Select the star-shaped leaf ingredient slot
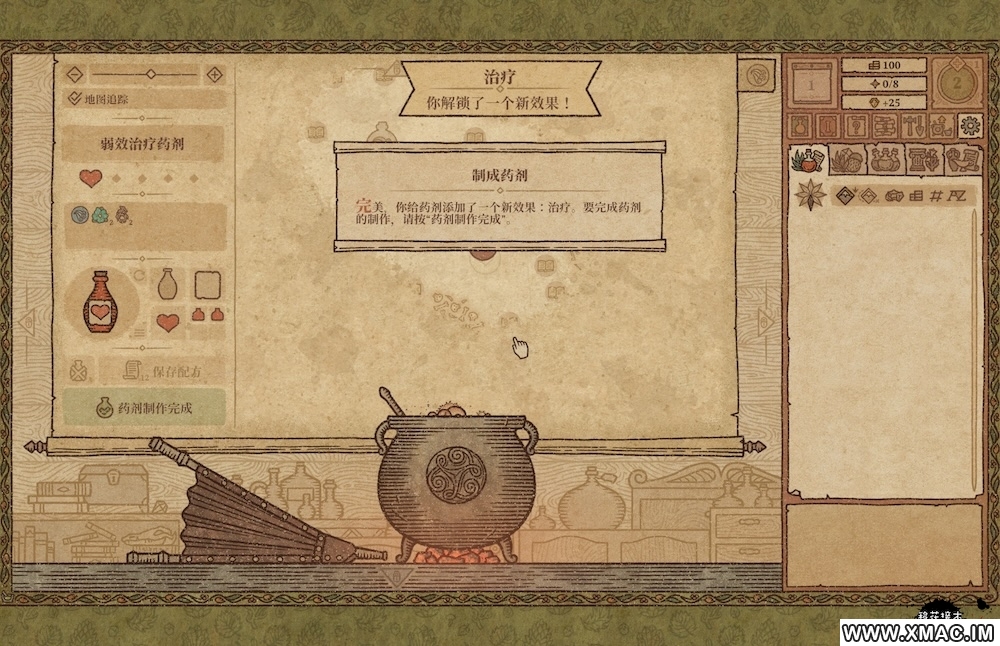Viewport: 1000px width, 646px height. 808,194
